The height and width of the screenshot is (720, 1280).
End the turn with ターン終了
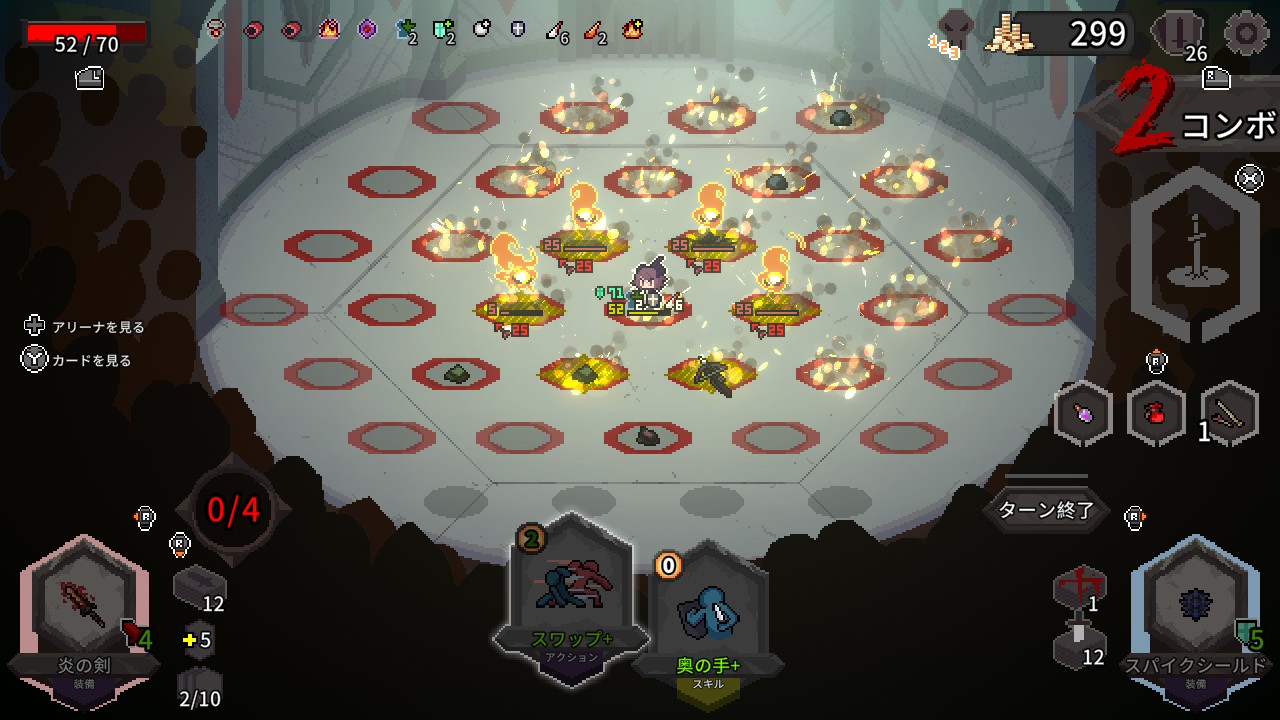click(x=1047, y=511)
